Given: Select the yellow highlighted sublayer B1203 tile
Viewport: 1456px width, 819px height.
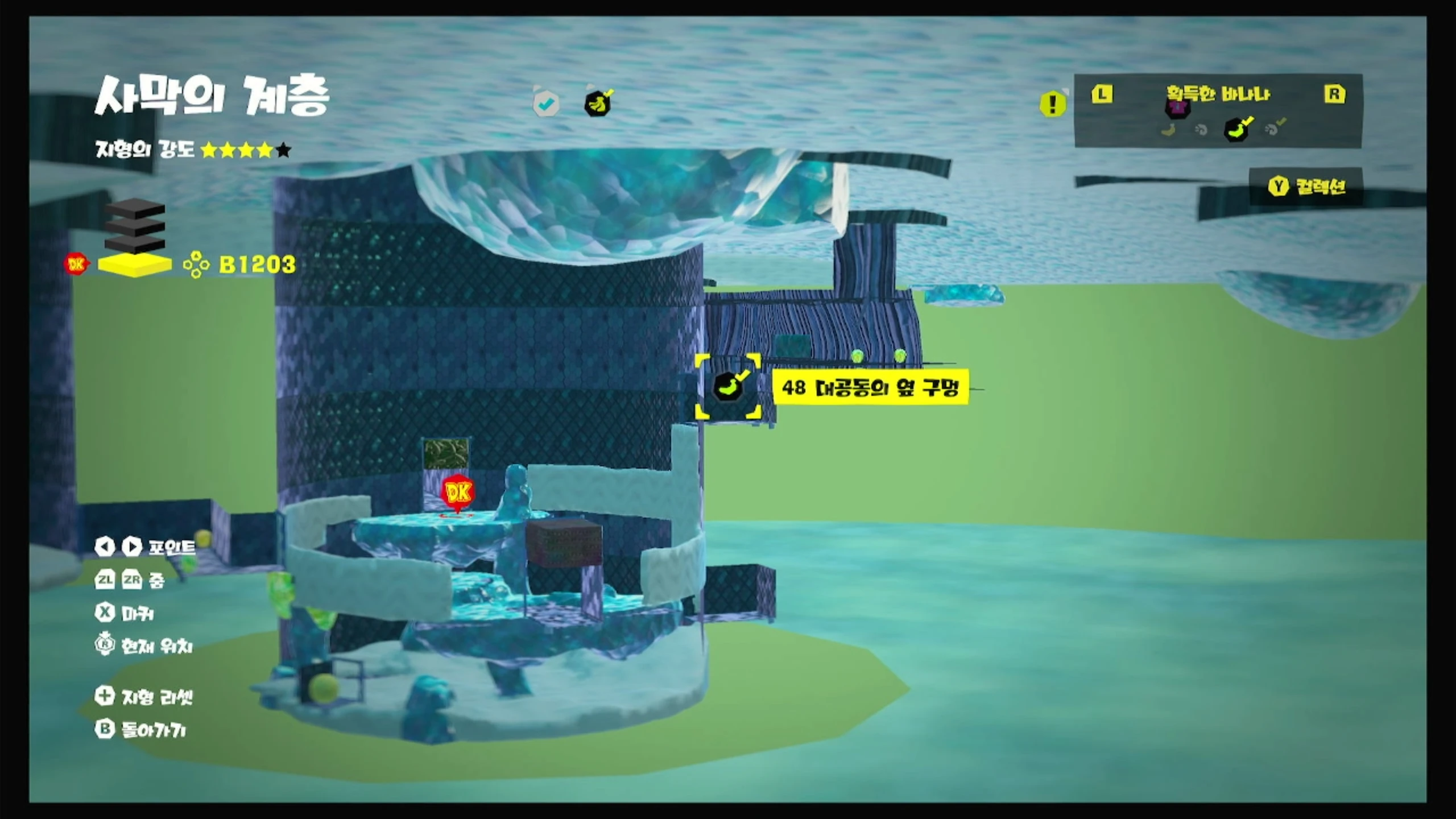Looking at the screenshot, I should (135, 264).
